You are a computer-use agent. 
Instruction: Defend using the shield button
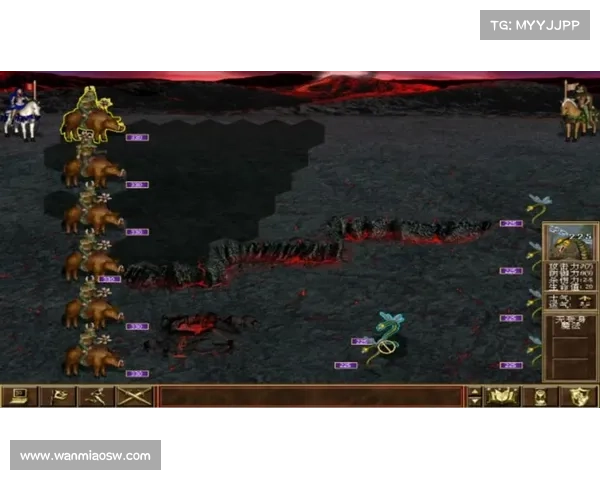578,396
